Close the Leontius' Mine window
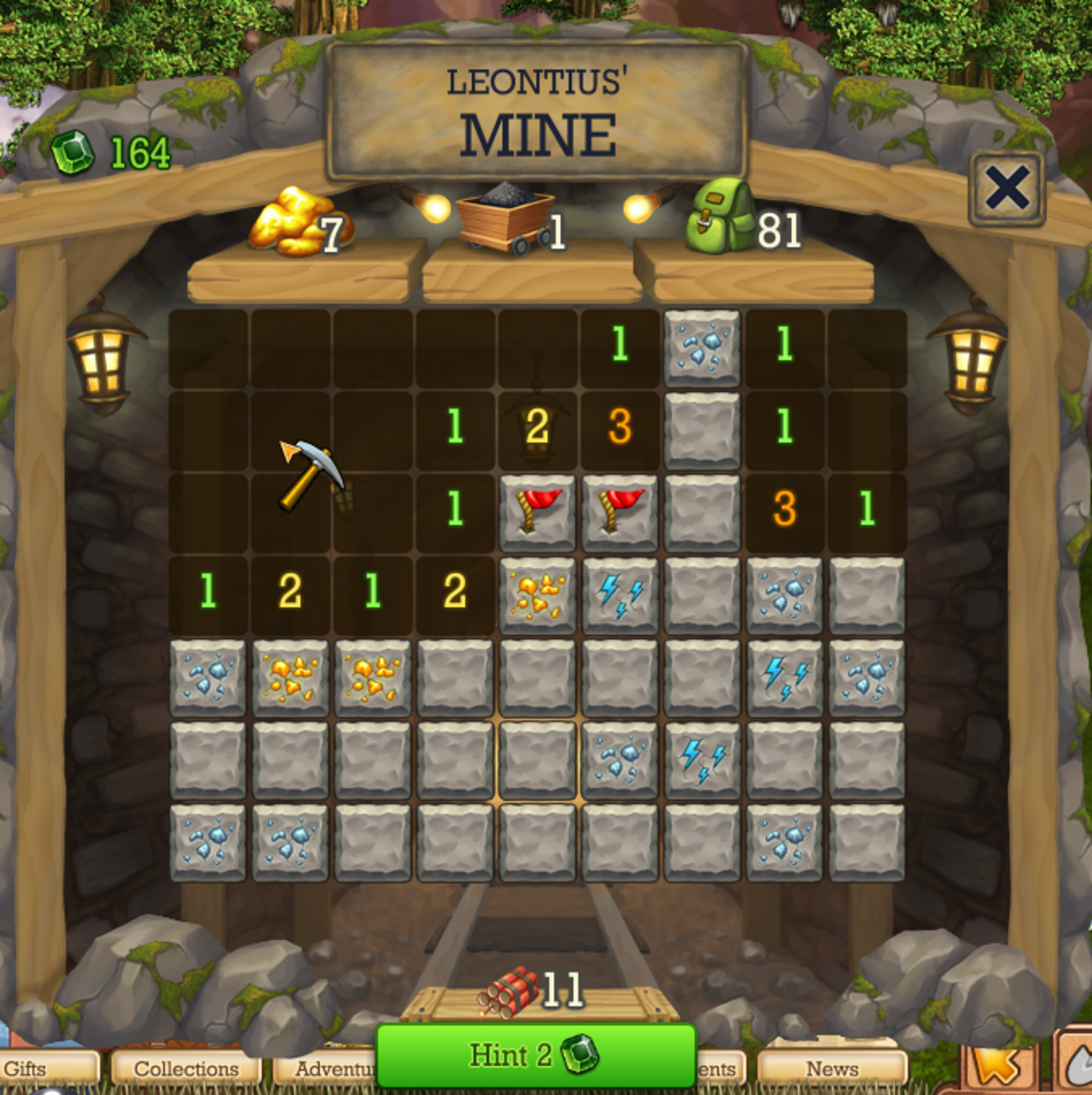Viewport: 1092px width, 1095px height. pos(1006,188)
